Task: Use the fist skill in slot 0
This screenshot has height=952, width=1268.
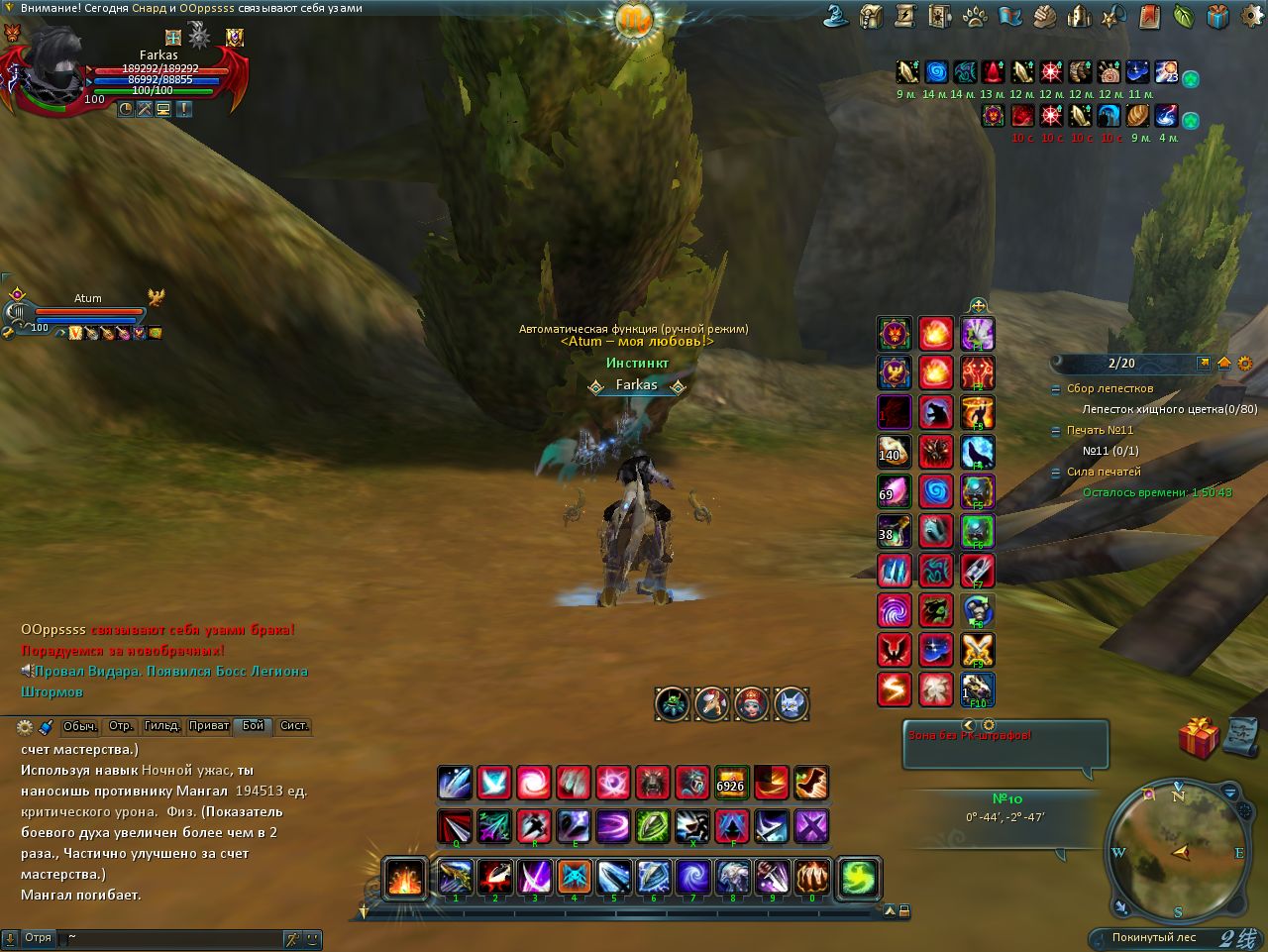Action: click(811, 876)
